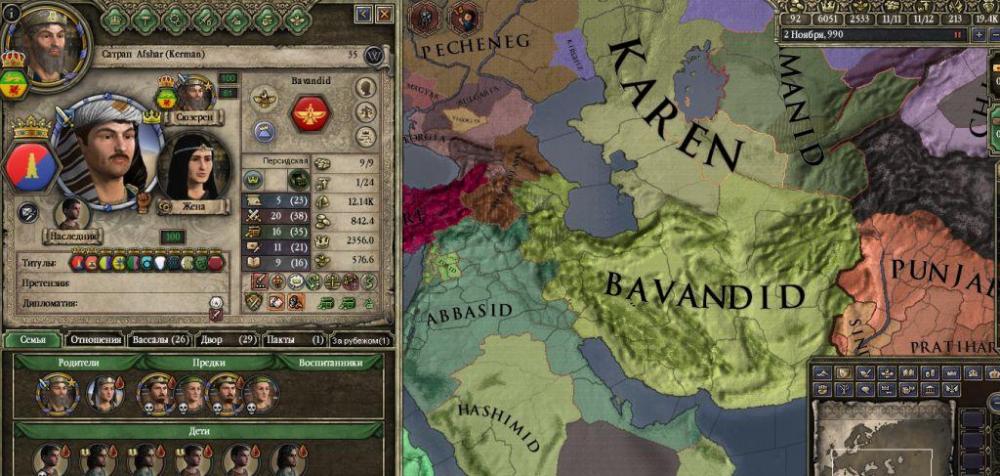
Task: Switch to the Семья tab
Action: coord(31,340)
